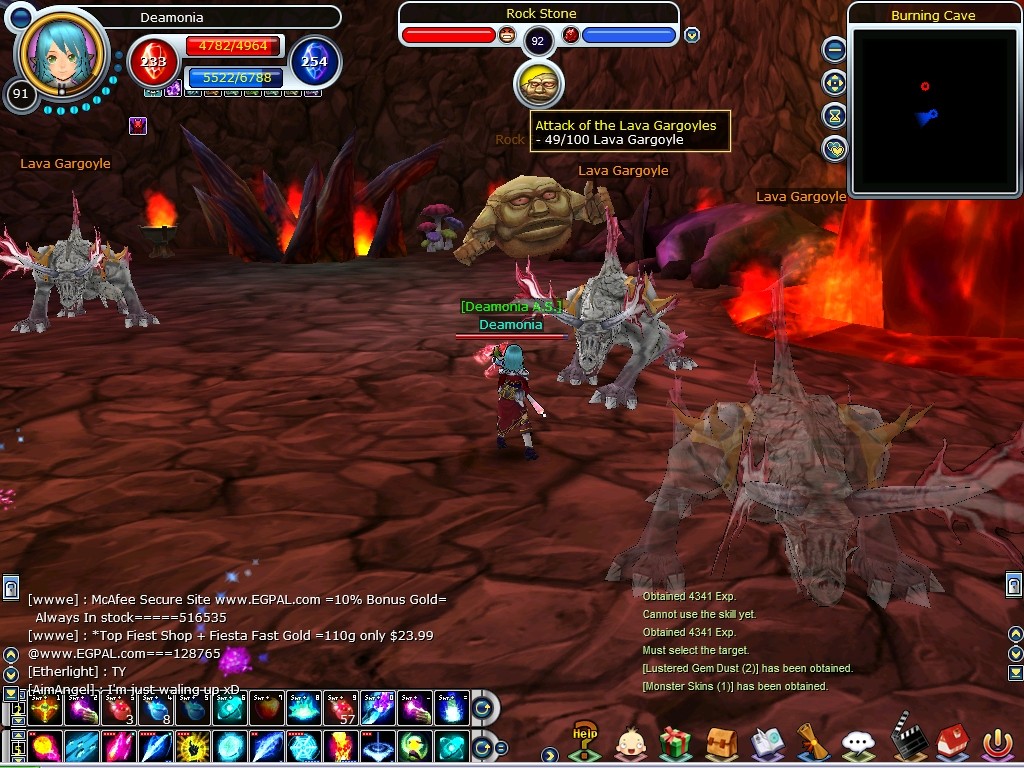The height and width of the screenshot is (768, 1024).
Task: Click the hourglass button beside the minimap
Action: point(834,115)
